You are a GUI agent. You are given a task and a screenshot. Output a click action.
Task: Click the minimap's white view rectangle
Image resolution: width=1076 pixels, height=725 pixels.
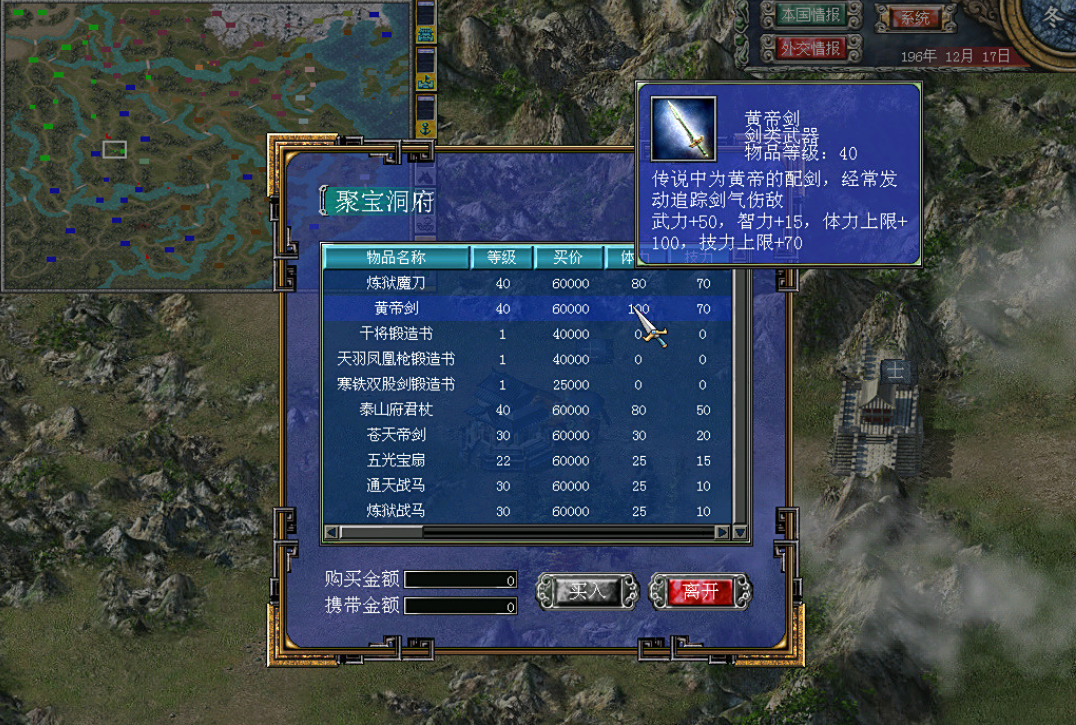tap(115, 149)
